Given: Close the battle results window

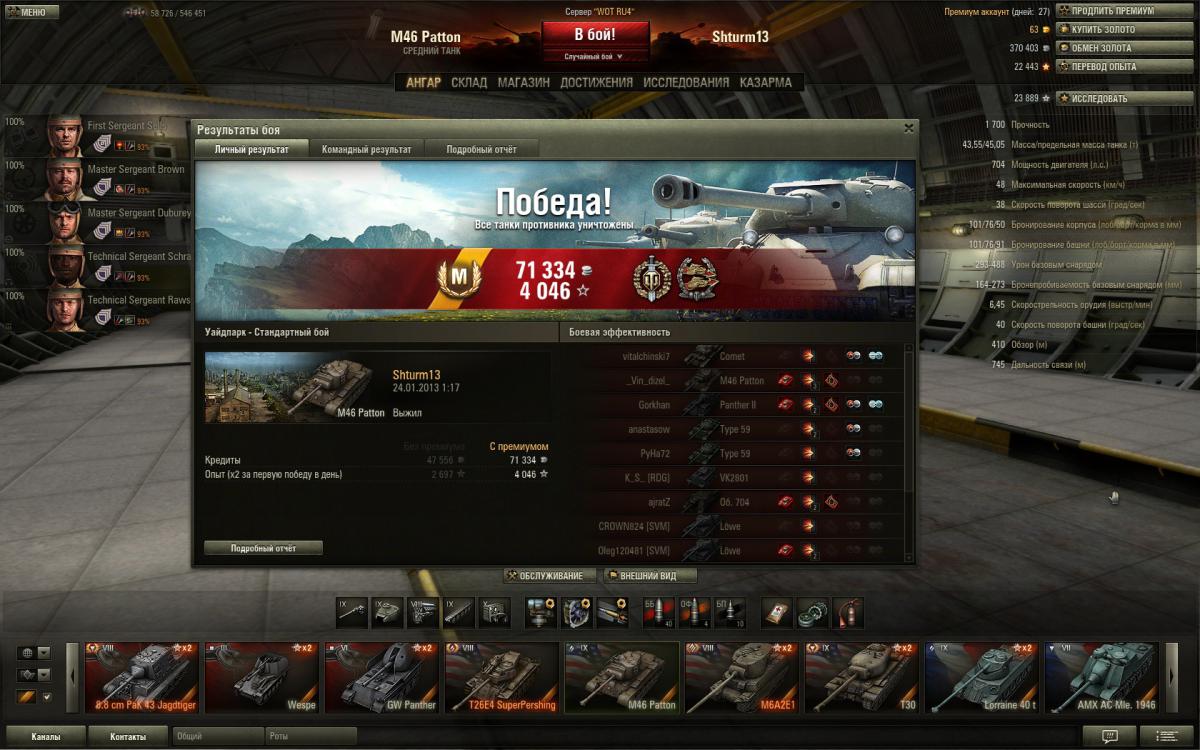Looking at the screenshot, I should tap(908, 128).
